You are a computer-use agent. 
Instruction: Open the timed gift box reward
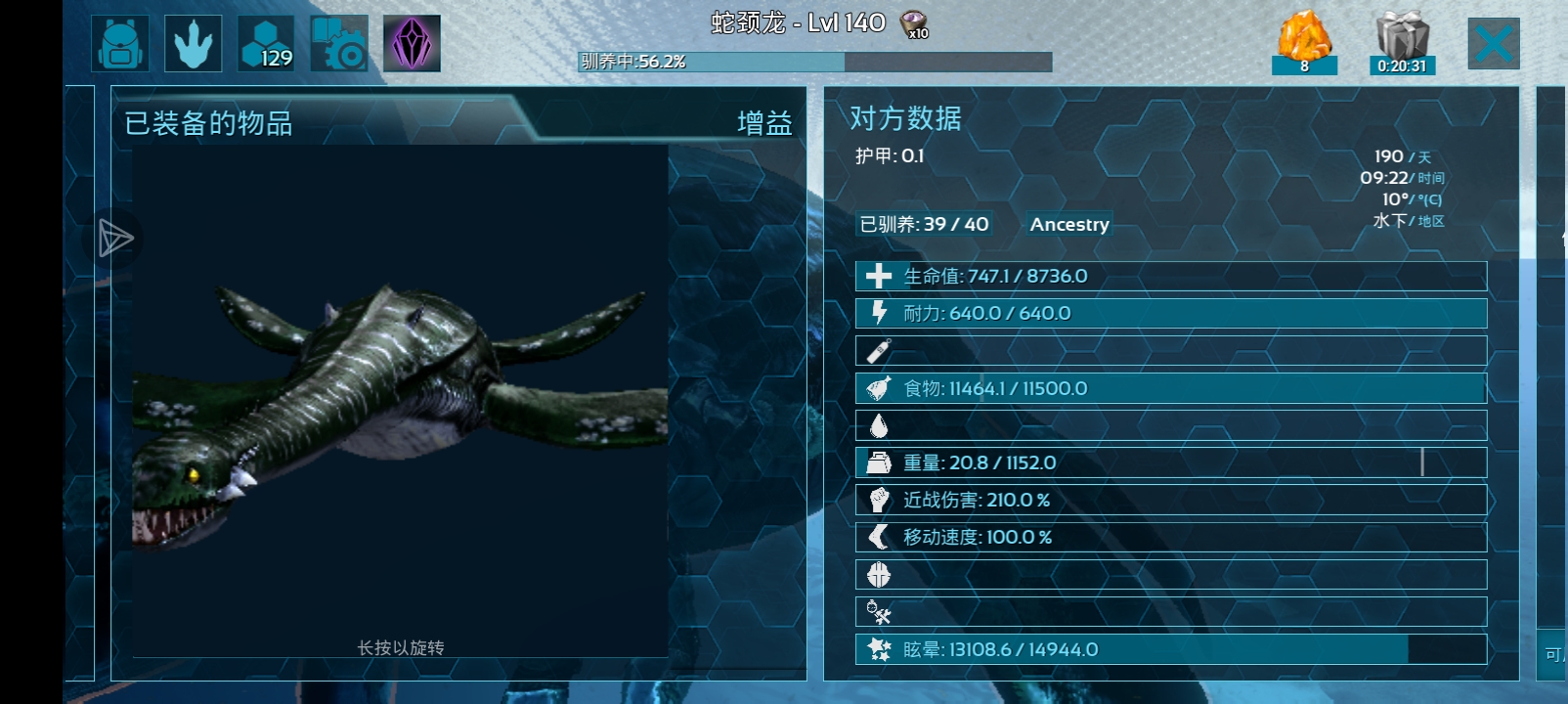pyautogui.click(x=1402, y=42)
